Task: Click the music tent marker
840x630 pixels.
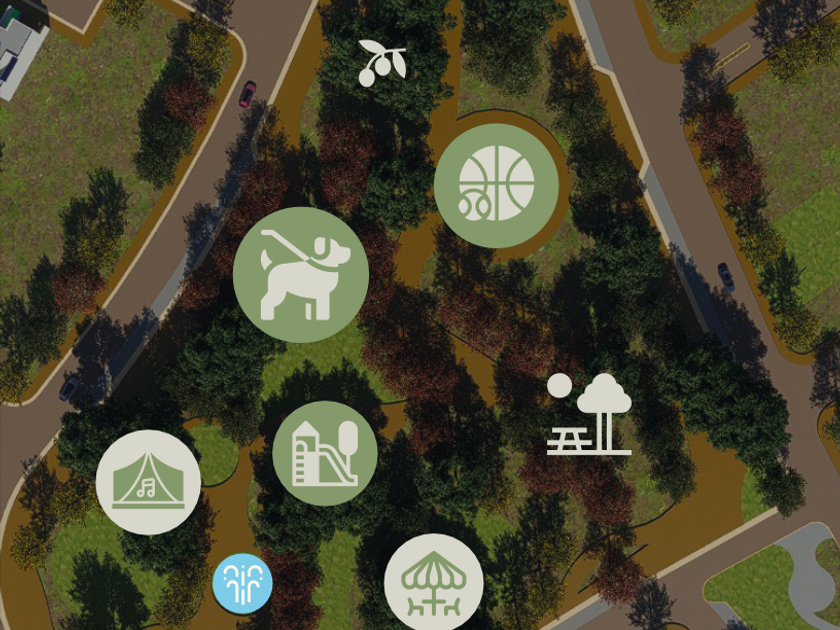Action: point(149,482)
